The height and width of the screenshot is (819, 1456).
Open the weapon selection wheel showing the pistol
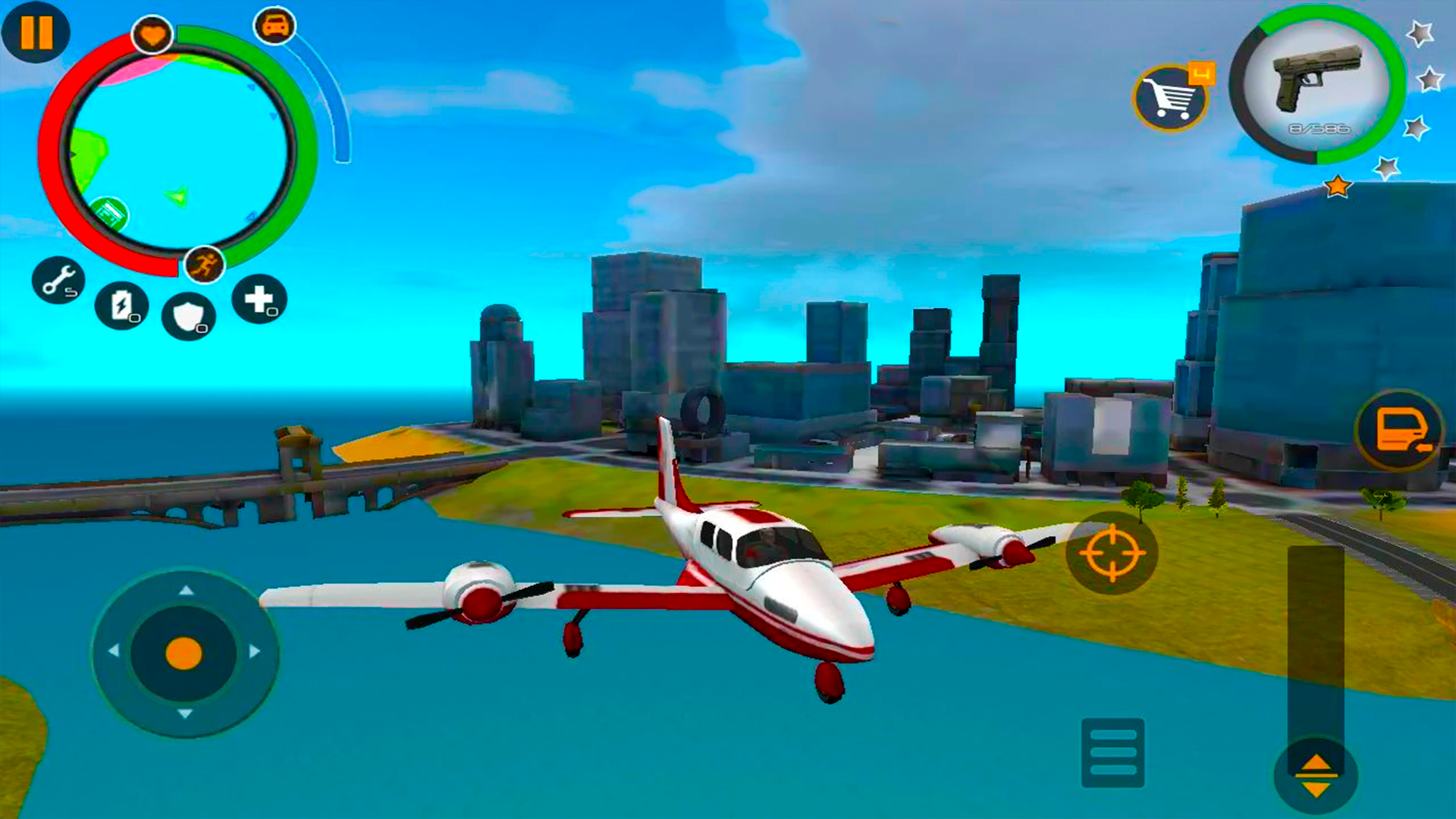click(x=1319, y=87)
